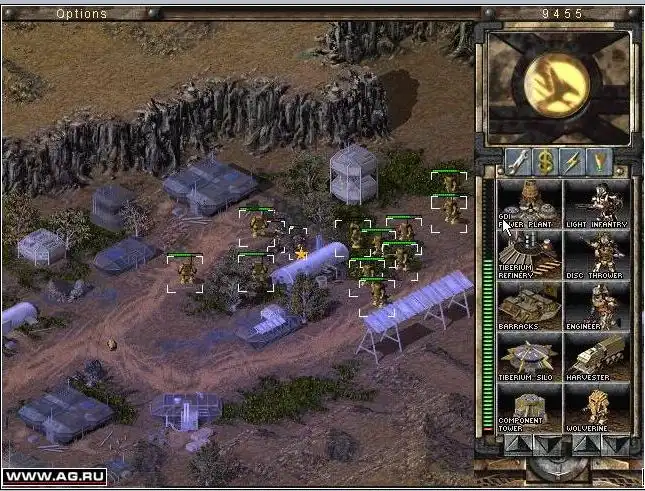Select the Barracks build icon

[529, 307]
